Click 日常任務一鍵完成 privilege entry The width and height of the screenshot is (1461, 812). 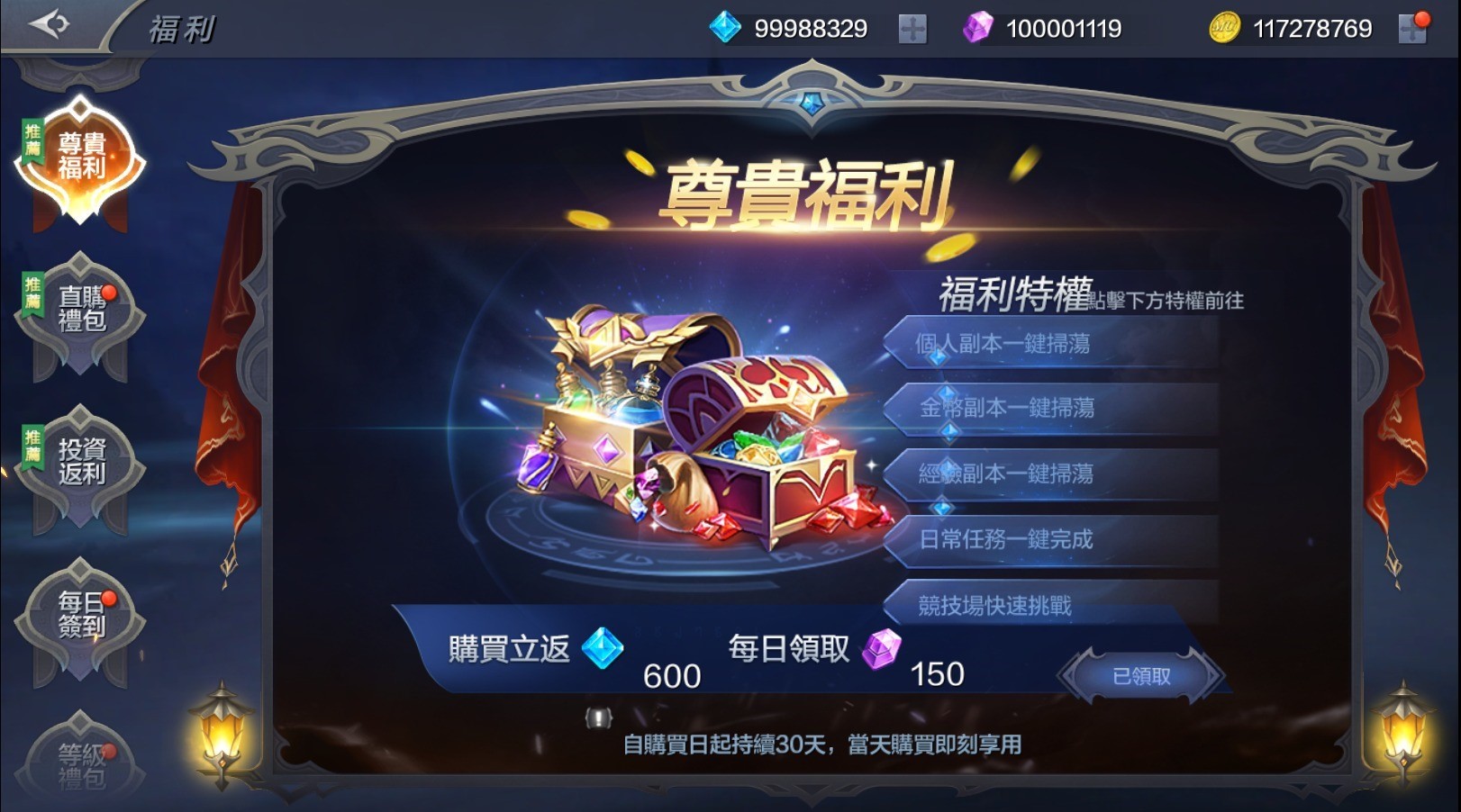pos(1054,540)
